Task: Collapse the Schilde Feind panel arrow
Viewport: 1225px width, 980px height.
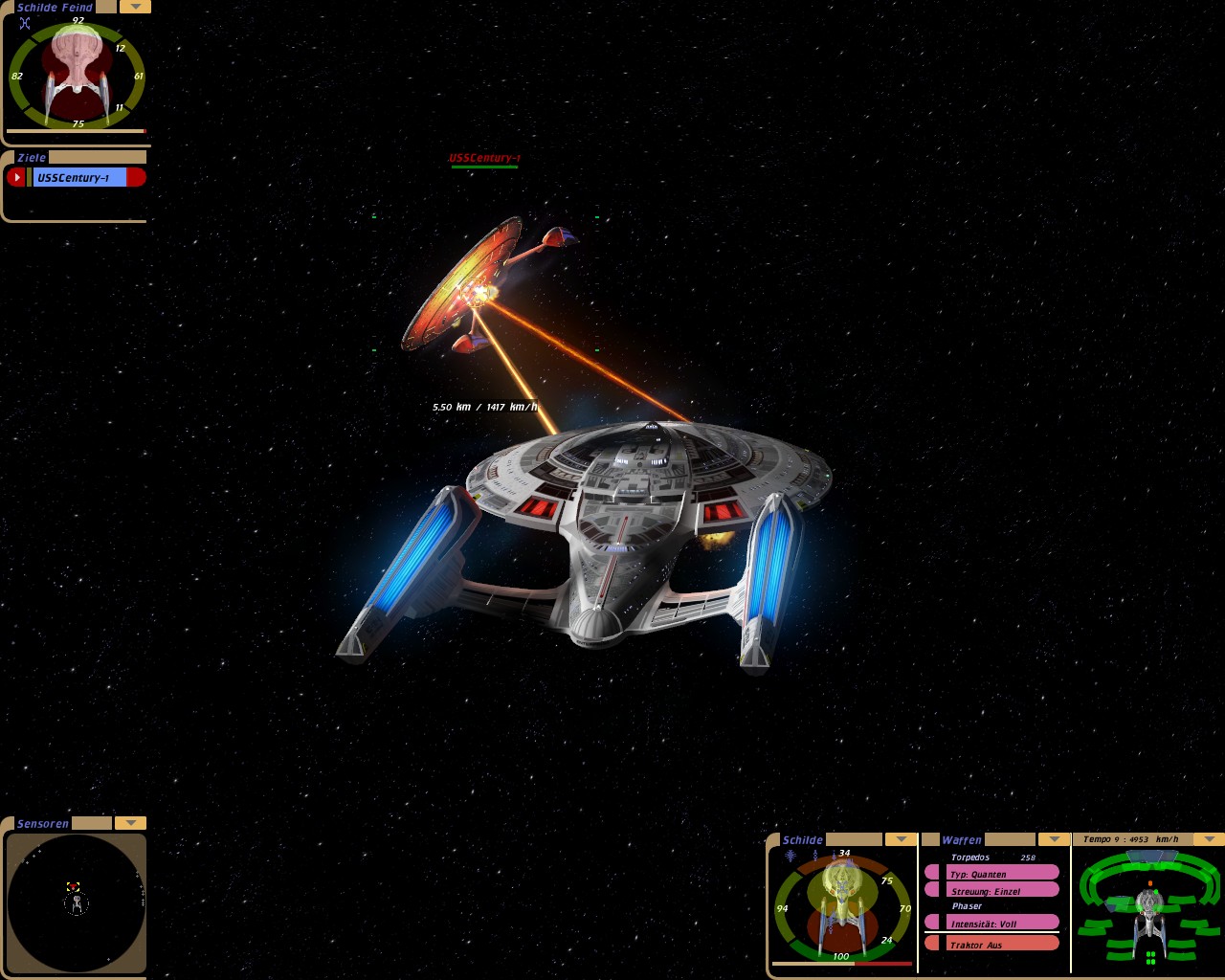Action: click(x=135, y=7)
